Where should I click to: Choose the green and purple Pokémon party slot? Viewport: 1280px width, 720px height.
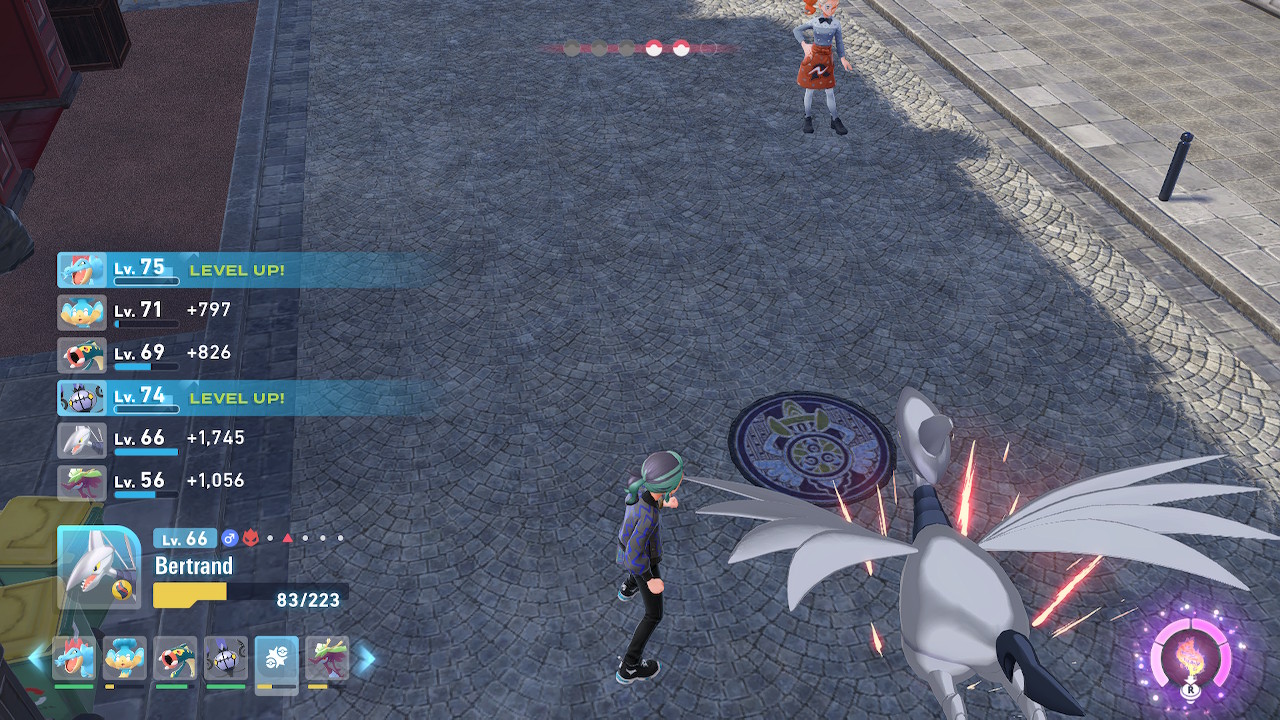[326, 658]
